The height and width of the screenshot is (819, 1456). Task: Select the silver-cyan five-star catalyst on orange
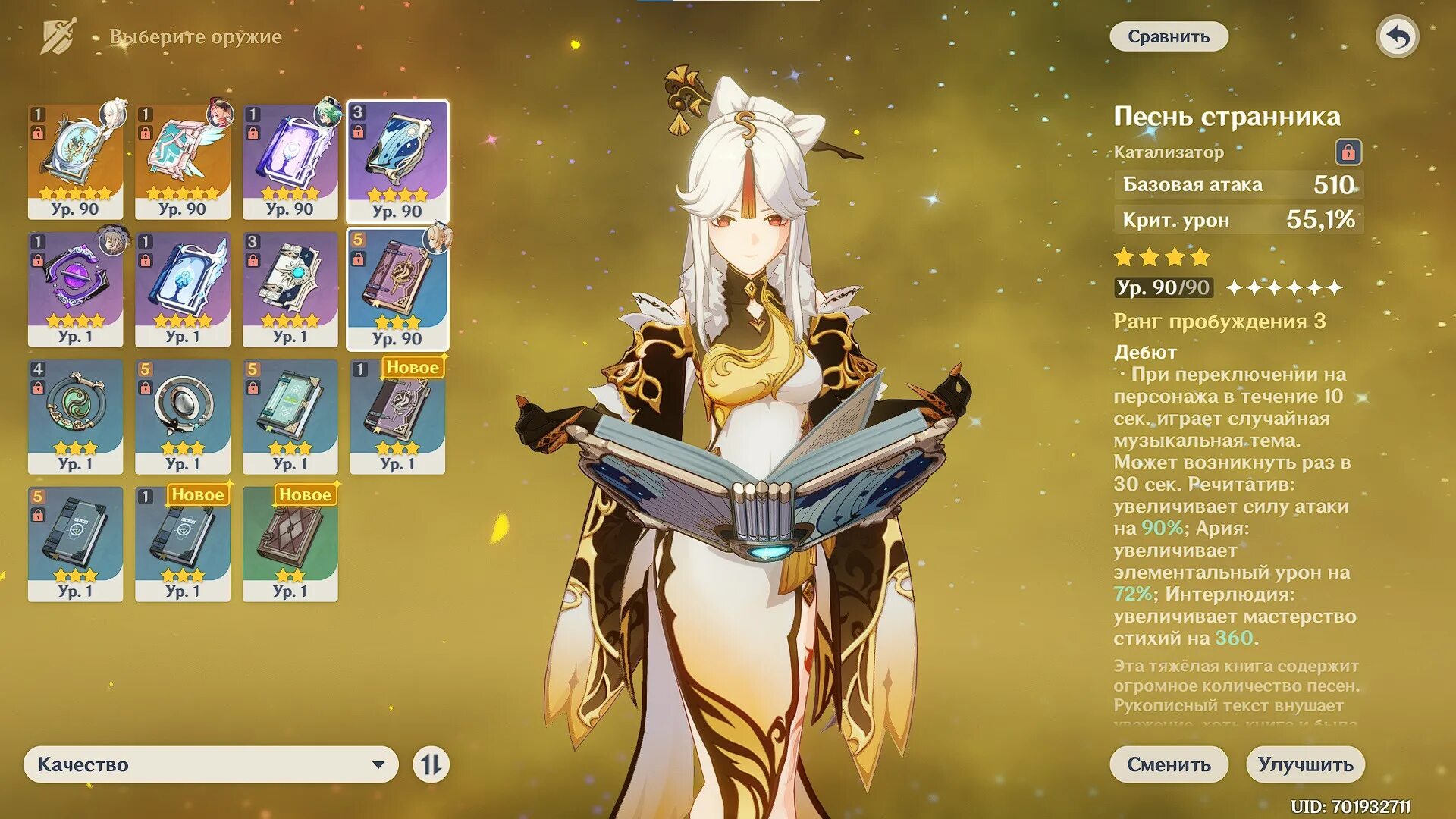(x=75, y=161)
